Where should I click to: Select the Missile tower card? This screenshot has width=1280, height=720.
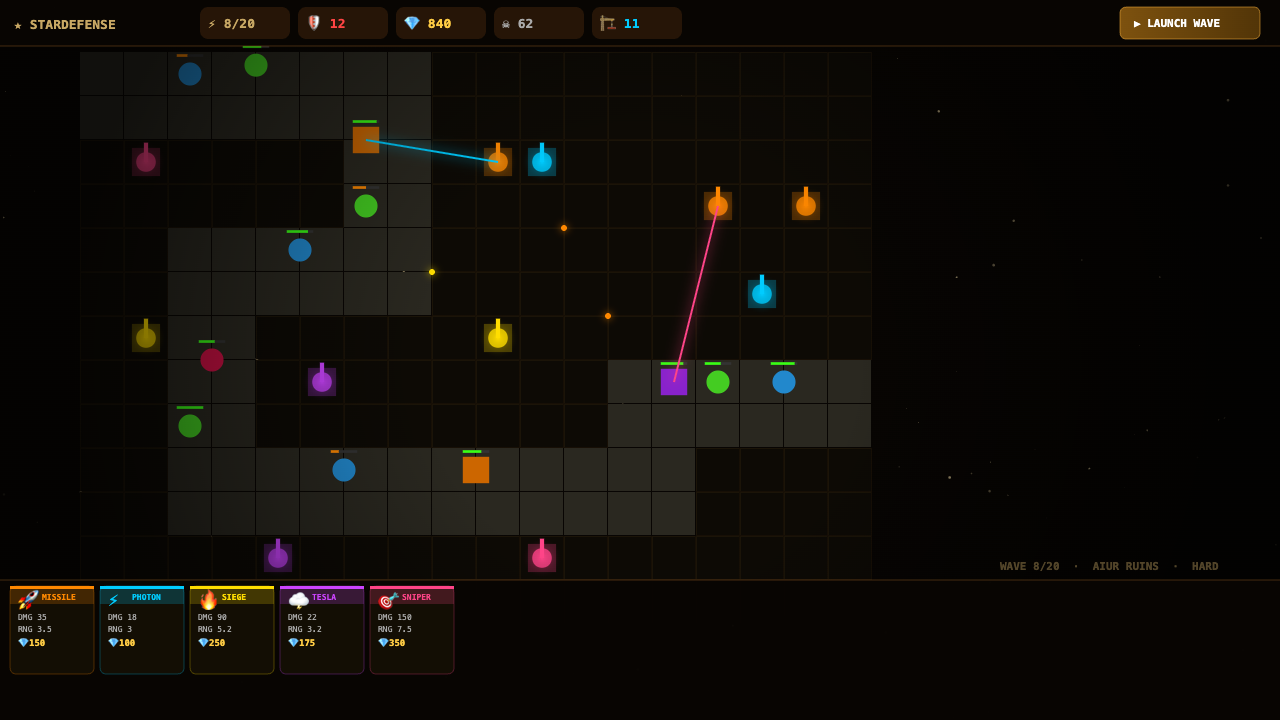pos(52,630)
